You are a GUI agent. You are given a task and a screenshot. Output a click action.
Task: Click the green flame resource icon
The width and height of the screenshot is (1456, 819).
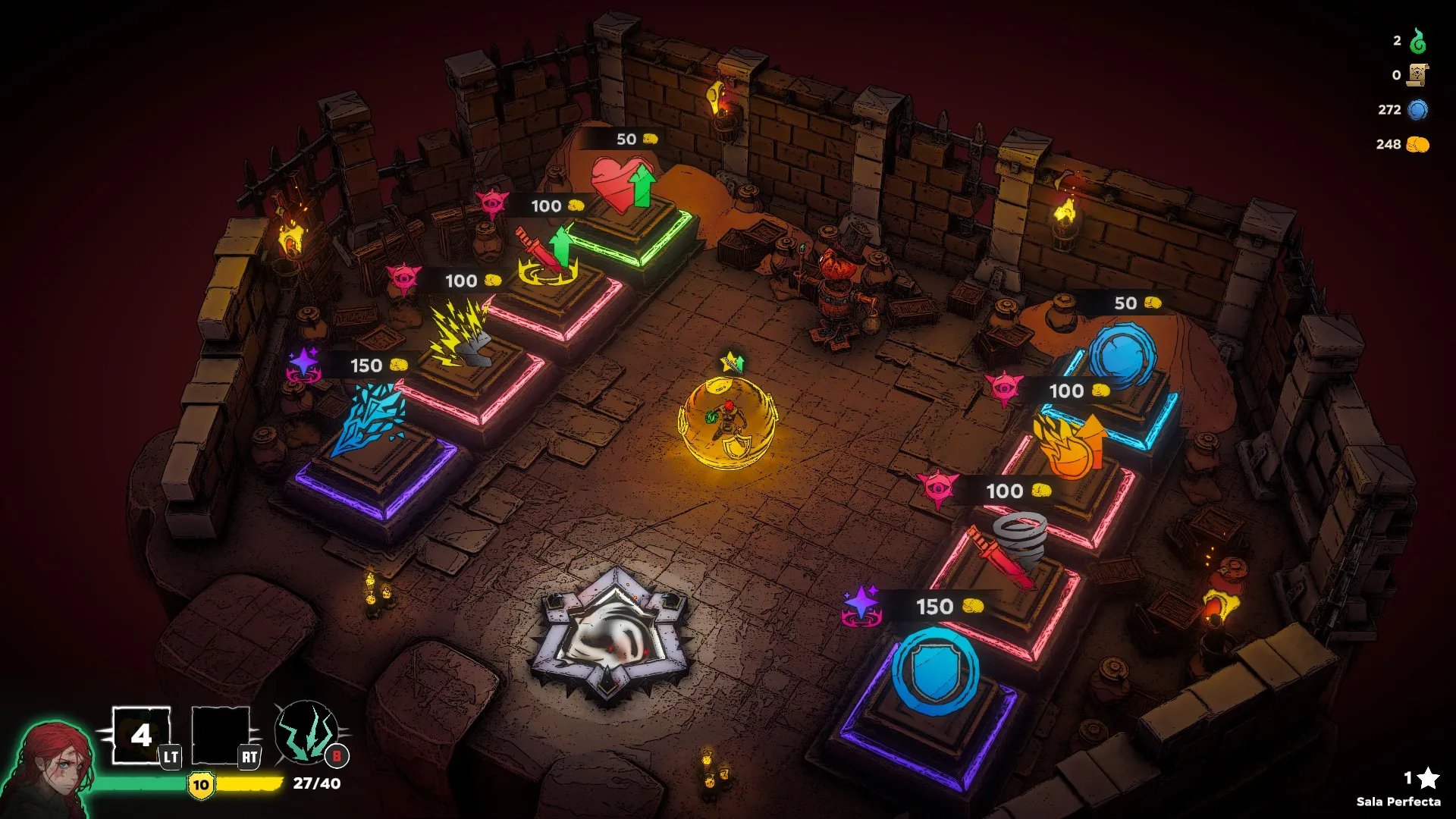(x=1417, y=41)
